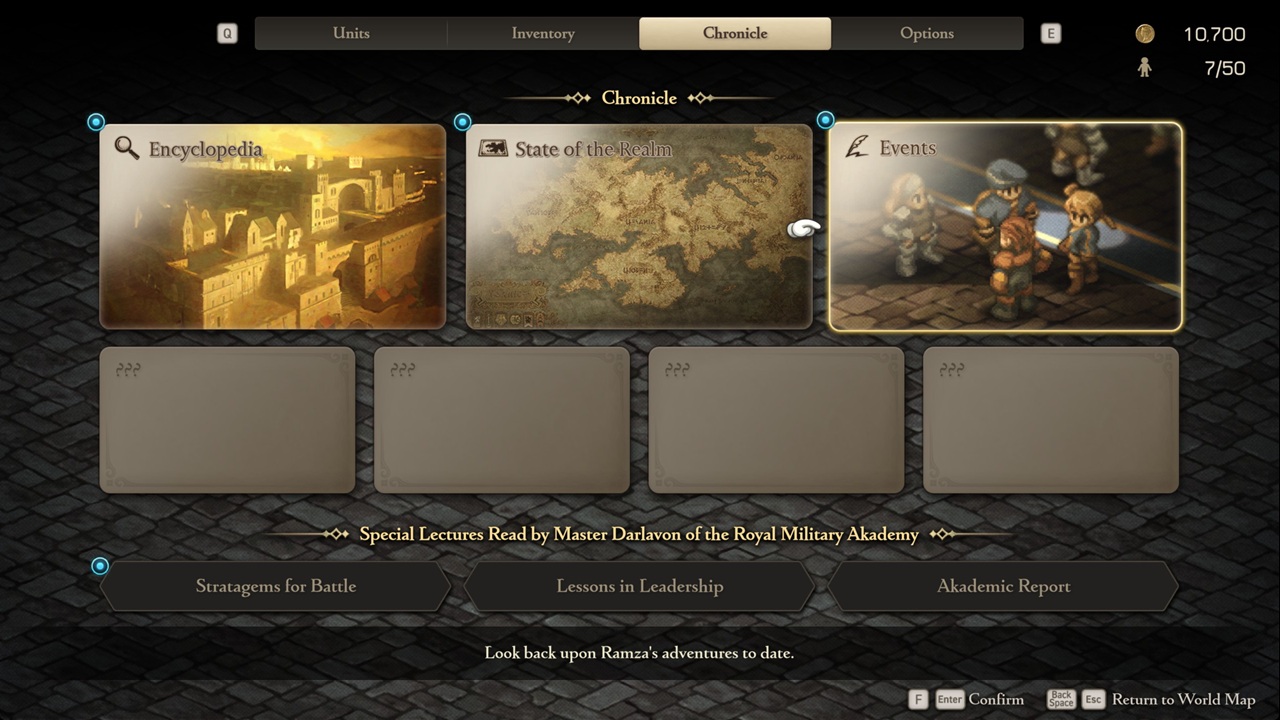Open the Inventory tab
1280x720 pixels.
(x=543, y=33)
